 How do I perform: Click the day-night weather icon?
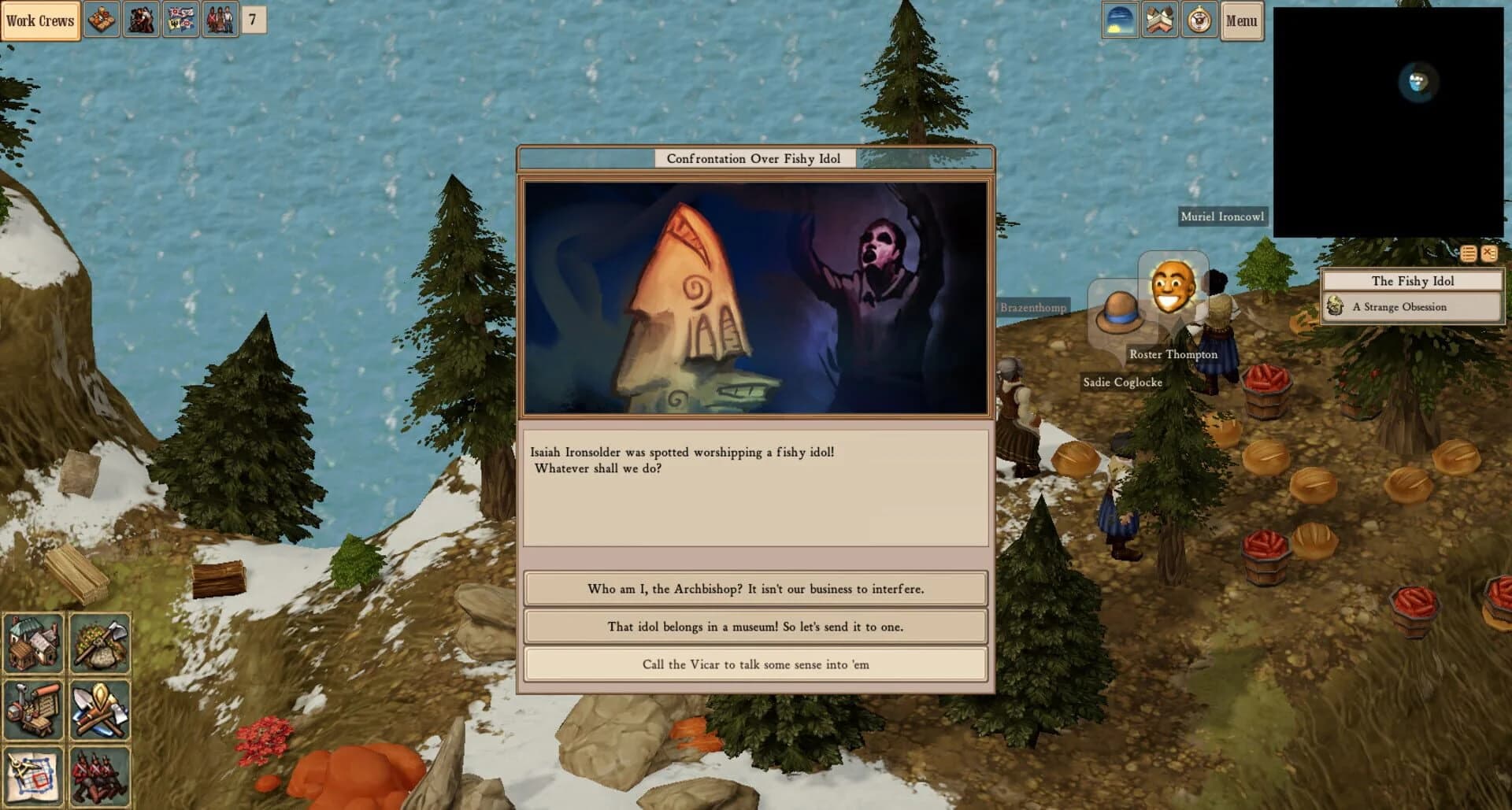click(x=1121, y=20)
